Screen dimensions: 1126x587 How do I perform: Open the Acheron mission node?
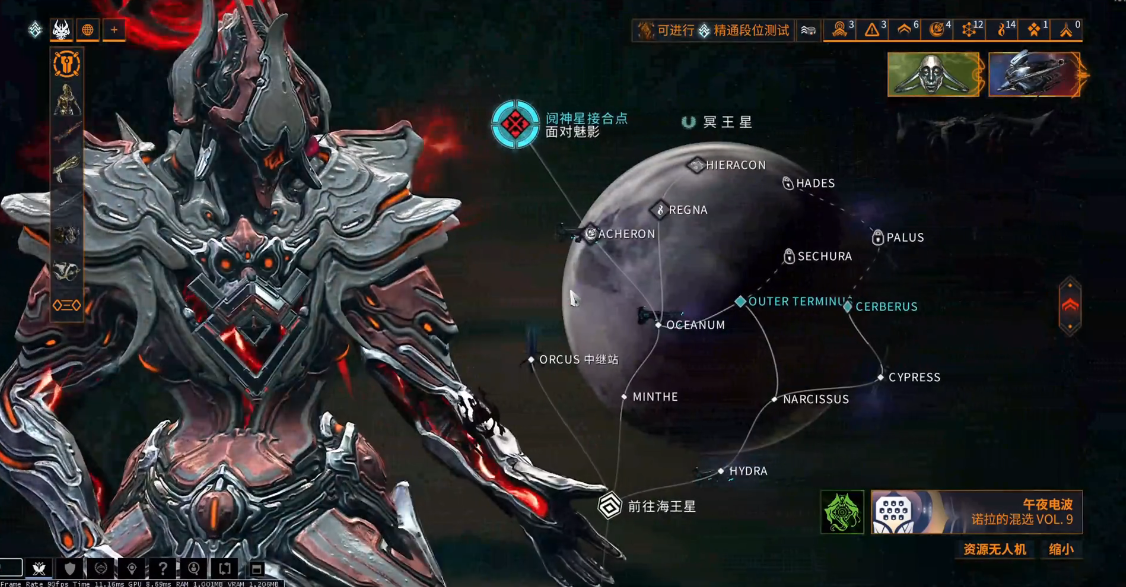click(x=592, y=234)
